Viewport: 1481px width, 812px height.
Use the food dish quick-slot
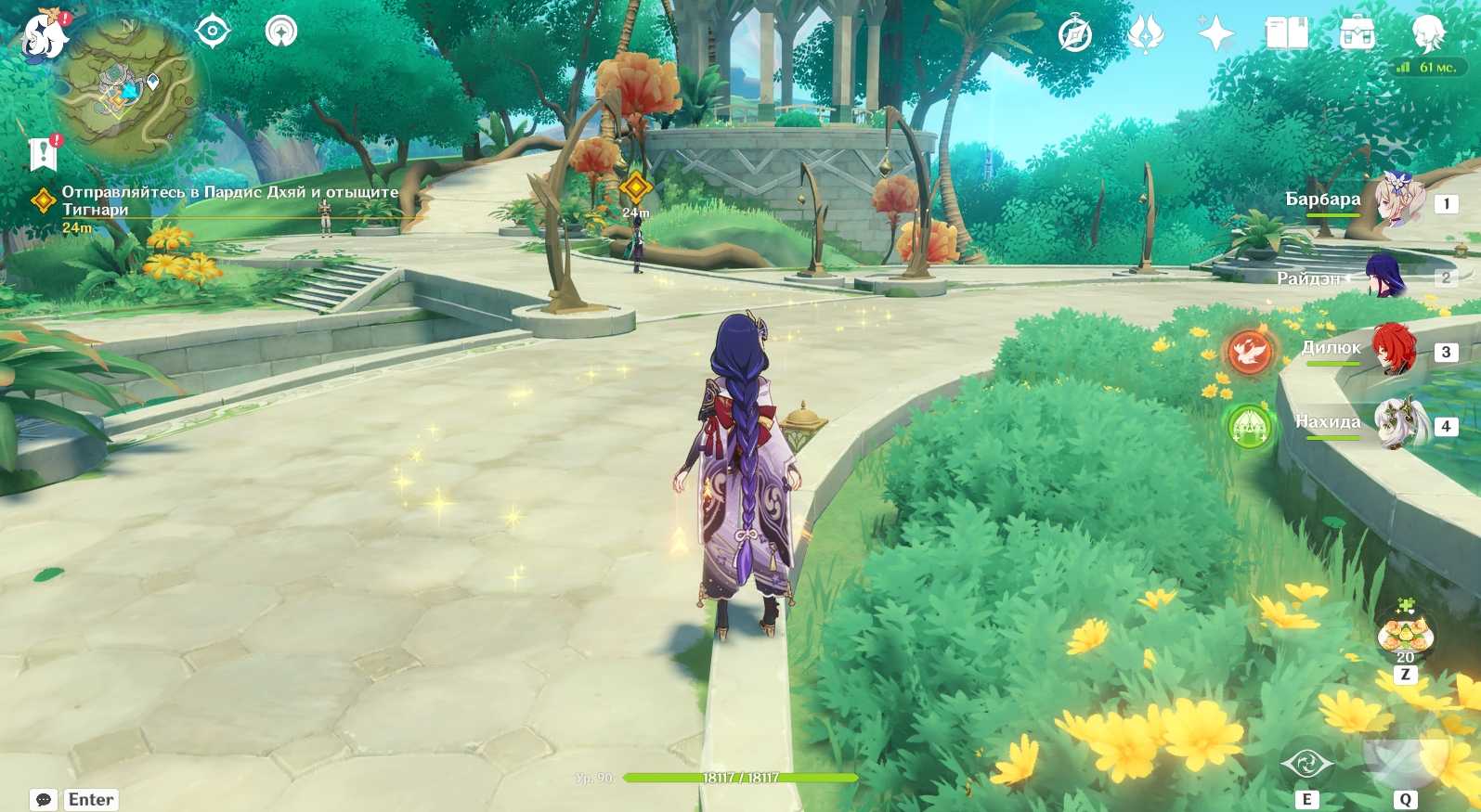pyautogui.click(x=1405, y=634)
